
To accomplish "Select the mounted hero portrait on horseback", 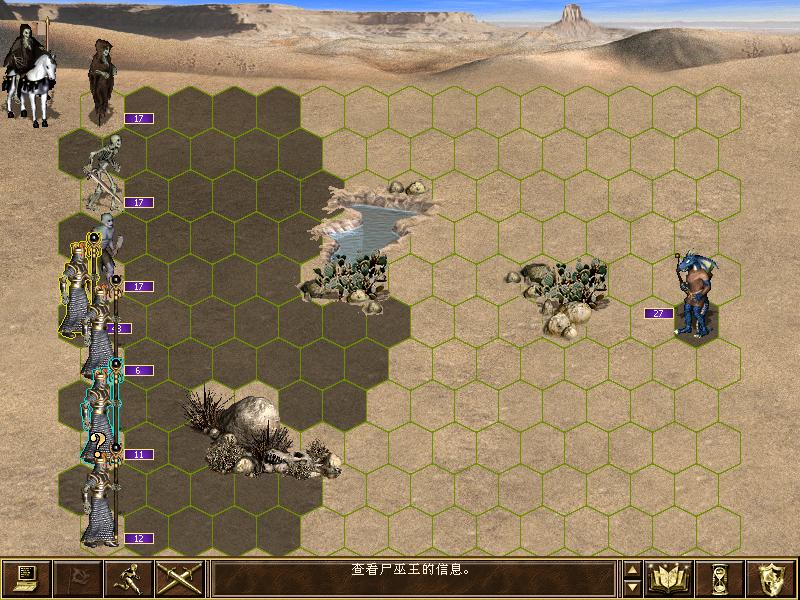I will [x=27, y=72].
